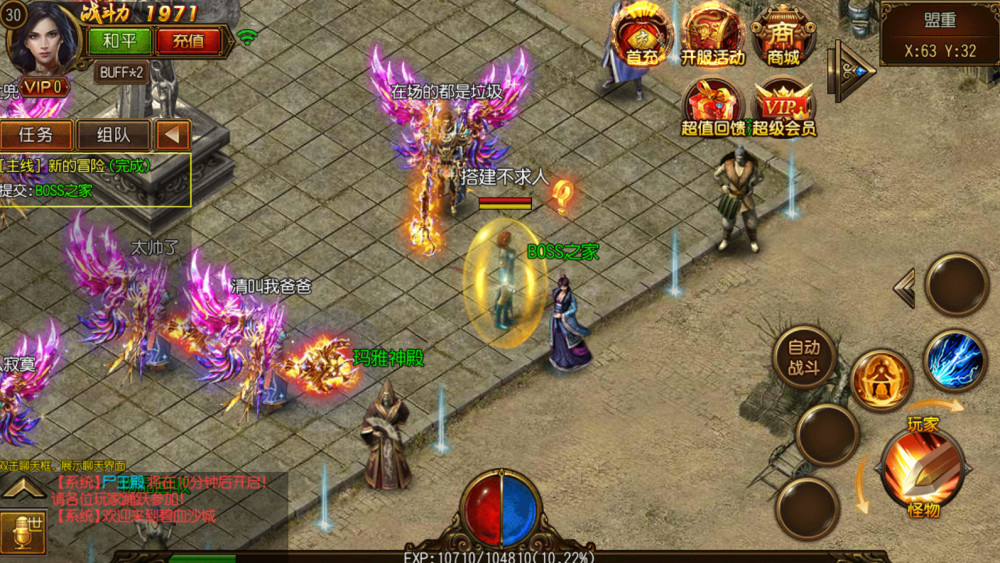Open the 开服活动 server events icon

pos(712,36)
